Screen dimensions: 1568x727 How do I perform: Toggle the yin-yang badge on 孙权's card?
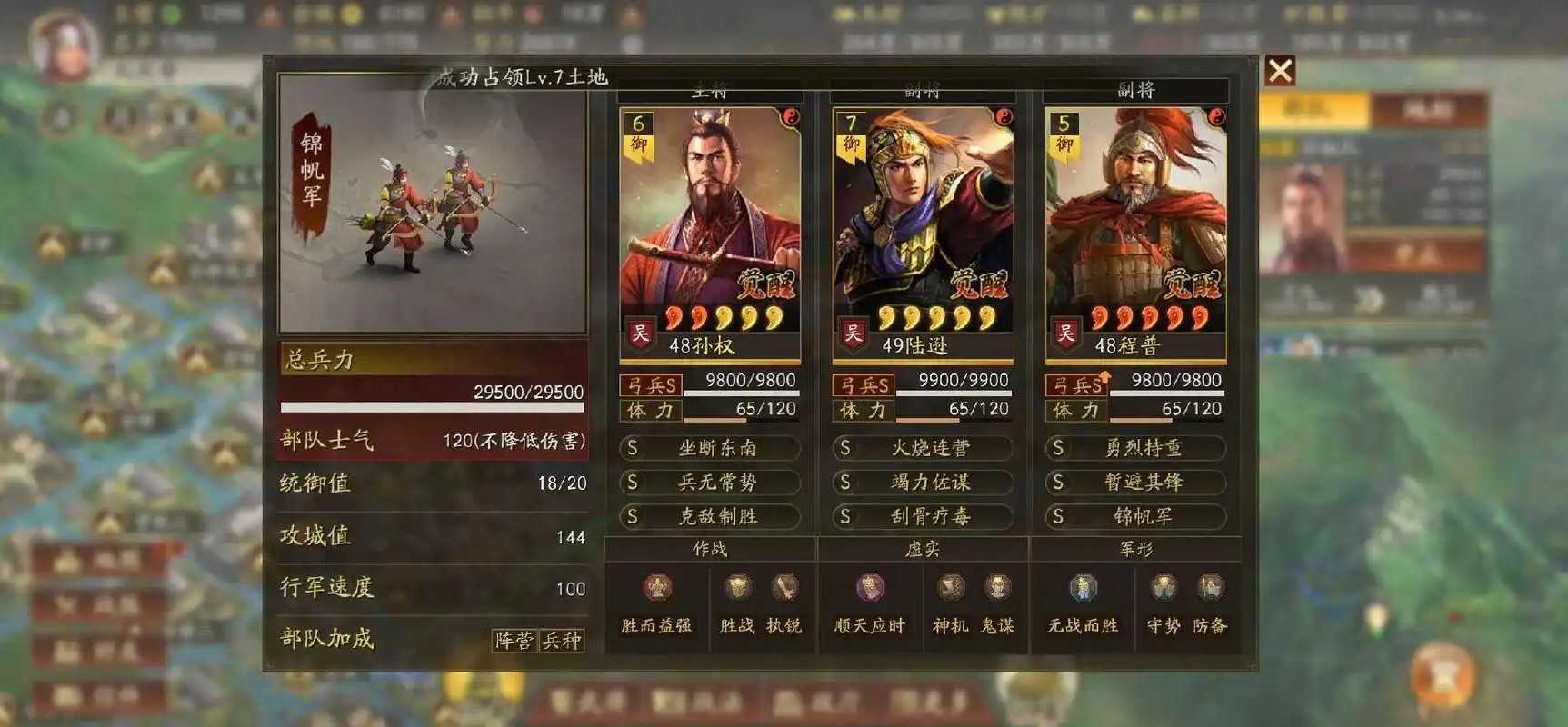(789, 118)
